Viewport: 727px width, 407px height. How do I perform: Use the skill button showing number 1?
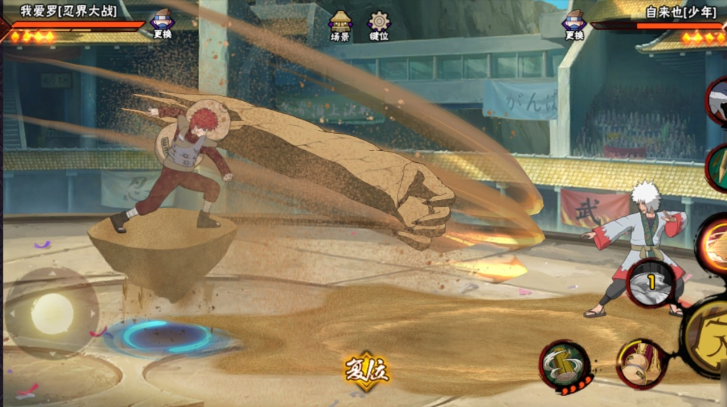[650, 282]
